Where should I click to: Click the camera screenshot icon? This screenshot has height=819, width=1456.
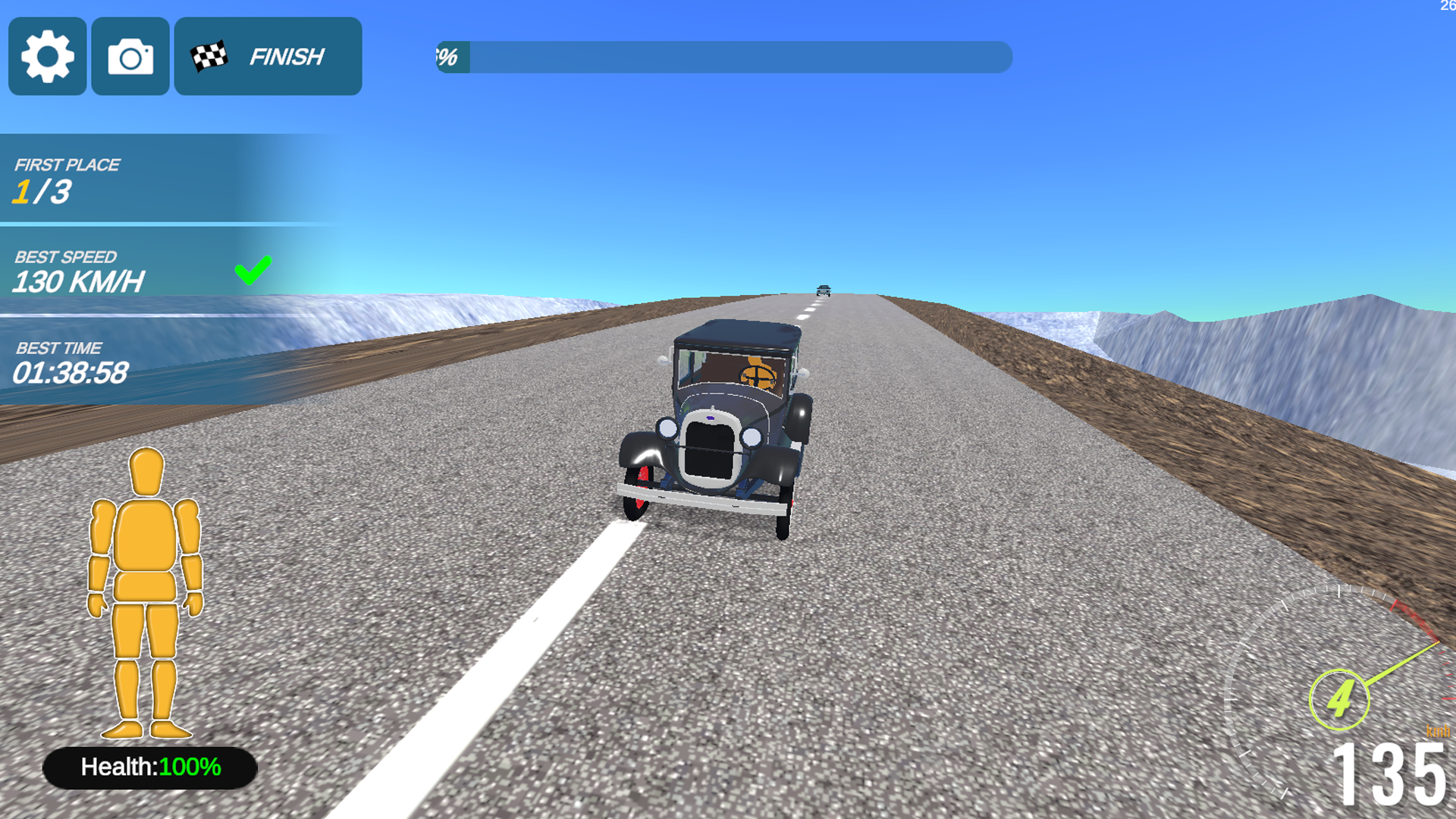130,56
